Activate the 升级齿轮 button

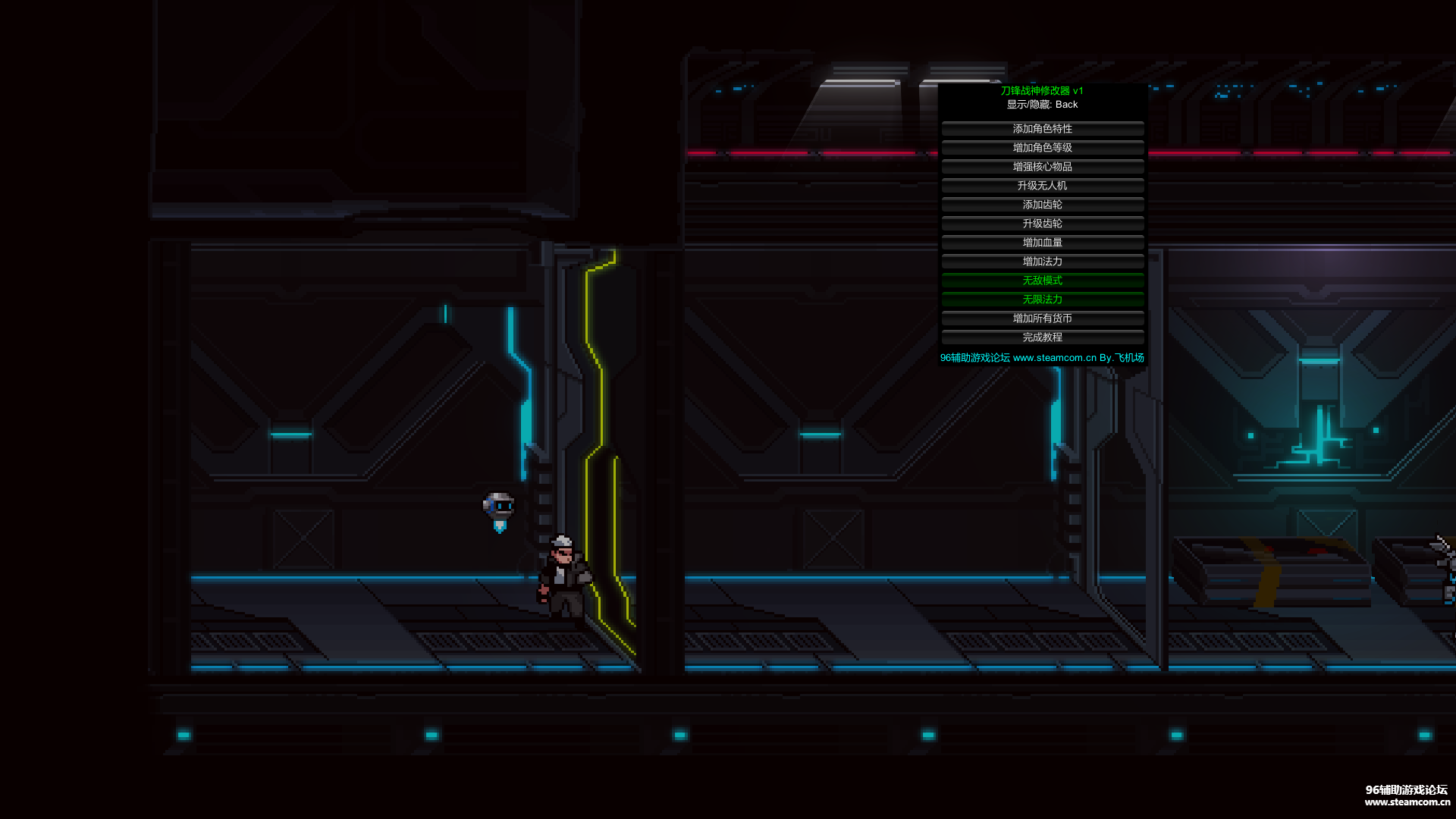1042,224
